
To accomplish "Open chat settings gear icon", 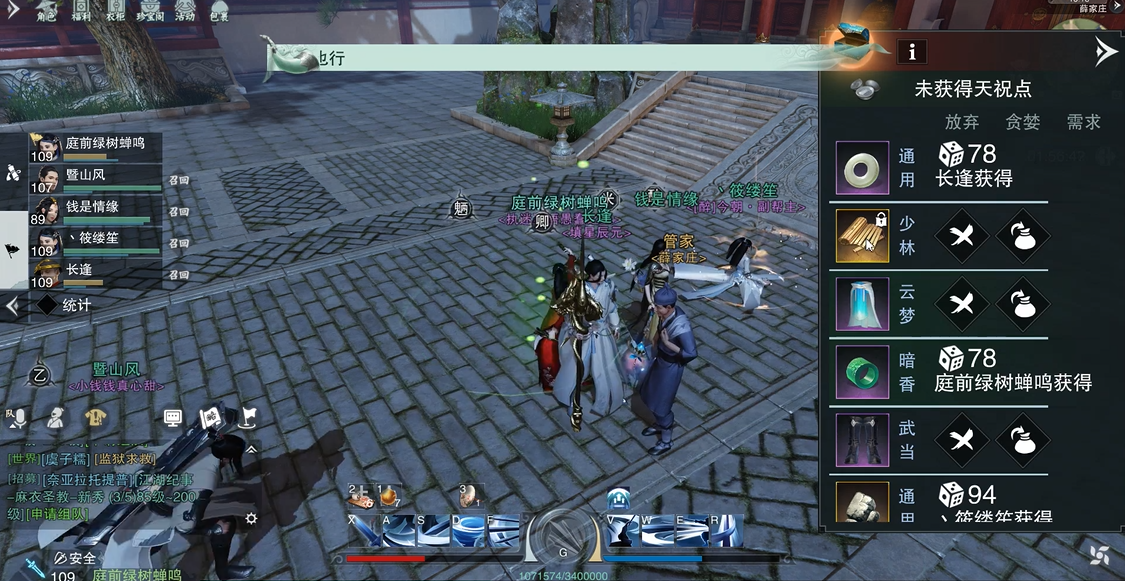I will pyautogui.click(x=252, y=518).
